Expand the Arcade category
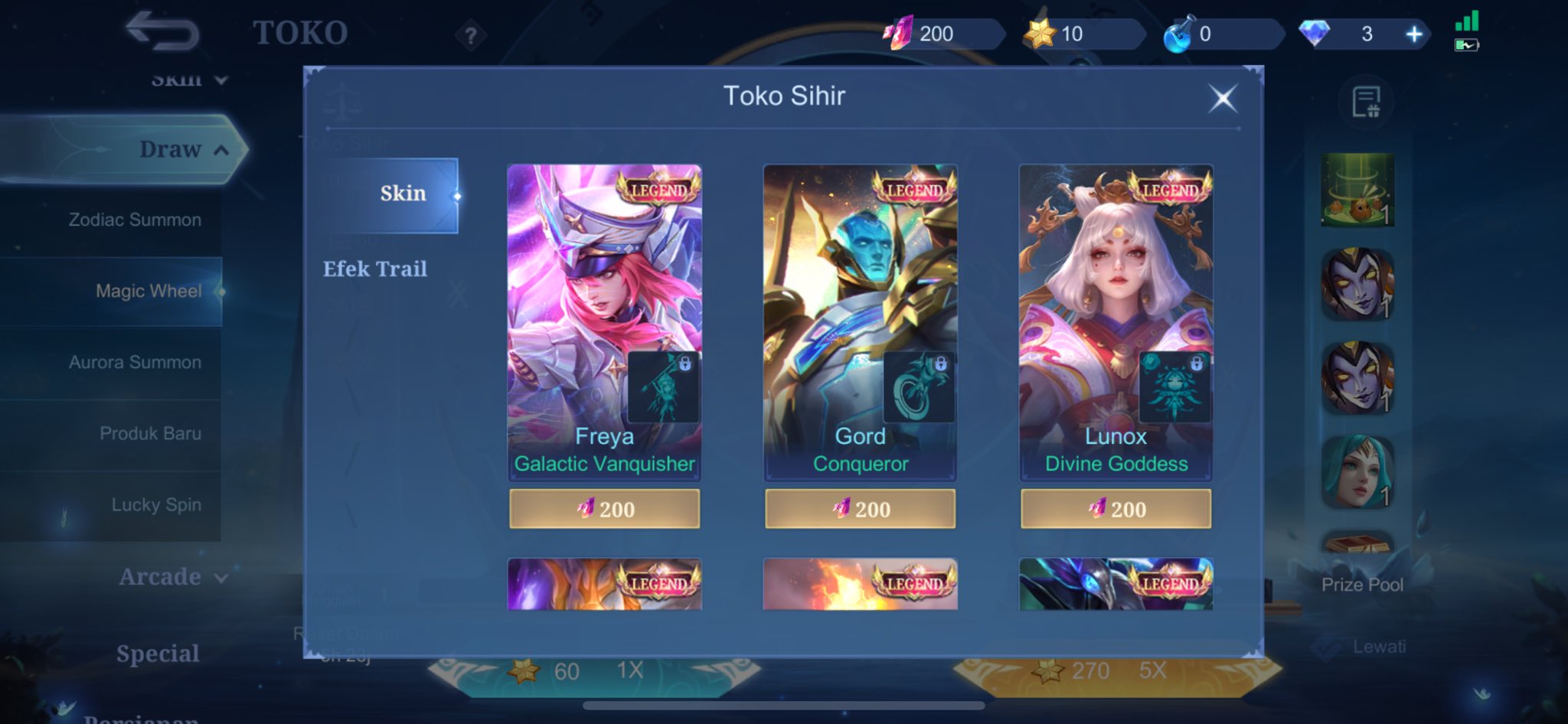1568x724 pixels. coord(173,576)
